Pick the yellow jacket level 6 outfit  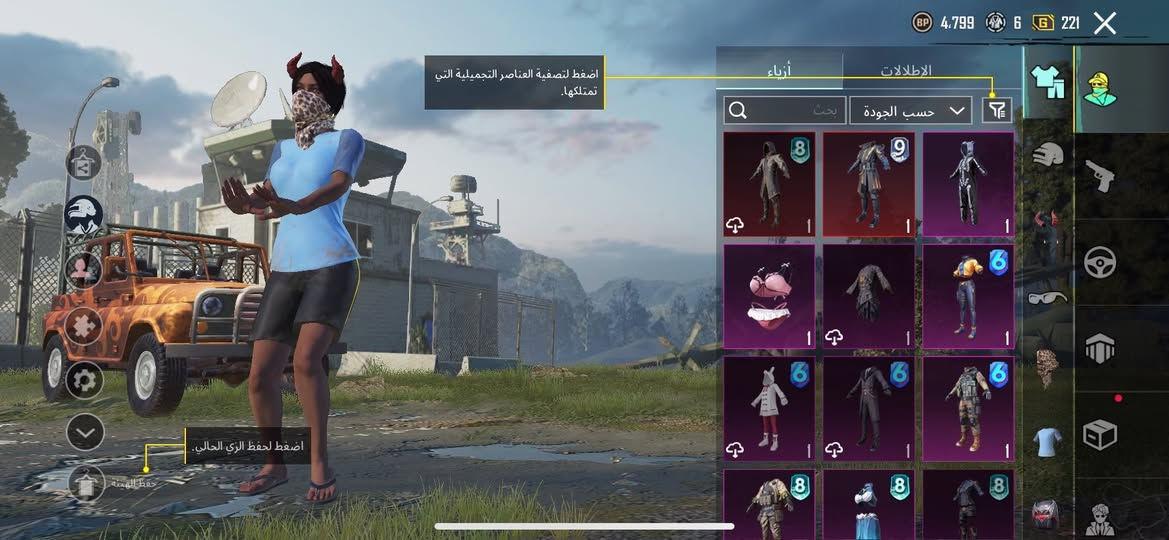tap(968, 296)
